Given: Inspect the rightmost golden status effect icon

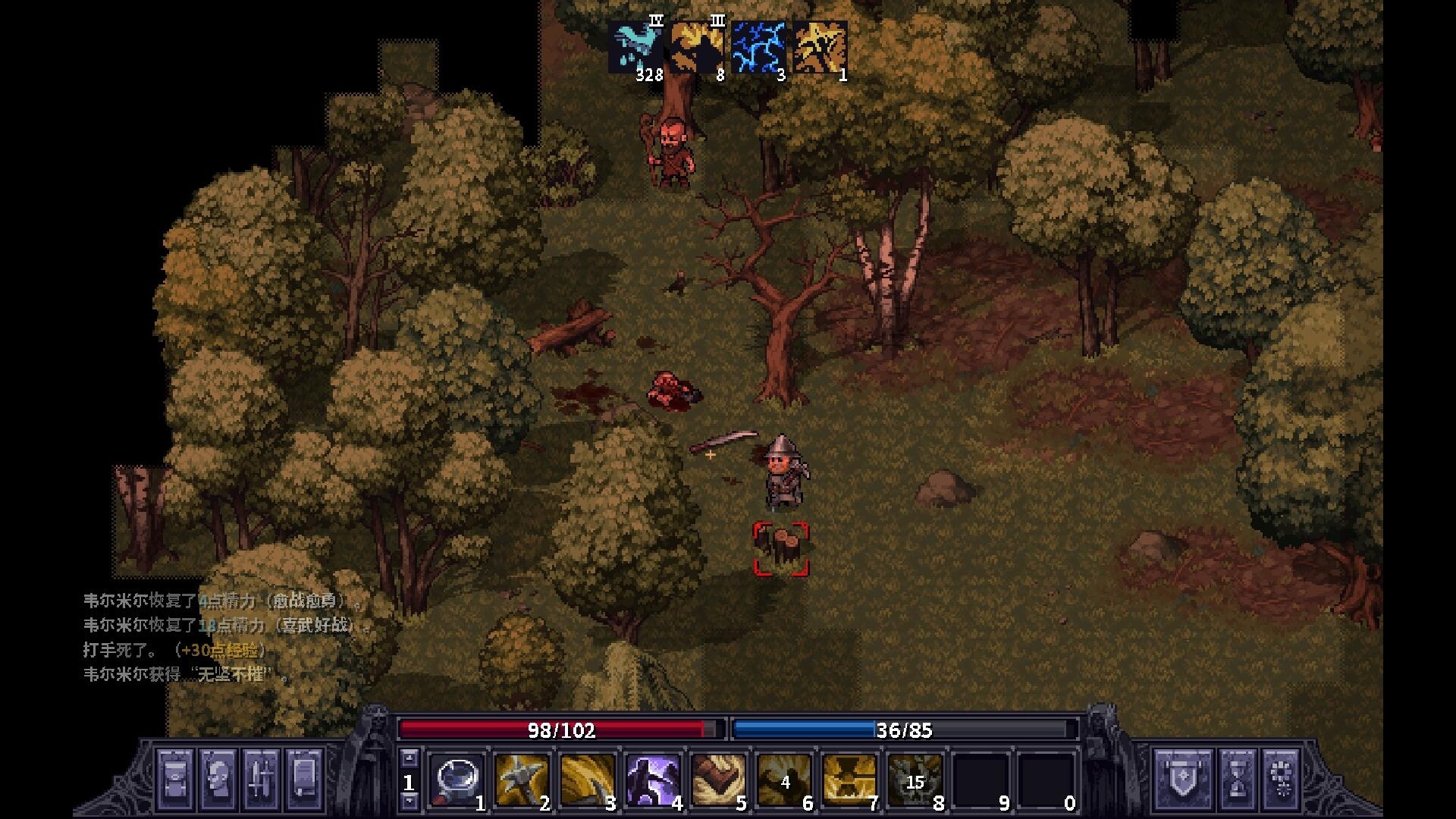Looking at the screenshot, I should click(821, 47).
